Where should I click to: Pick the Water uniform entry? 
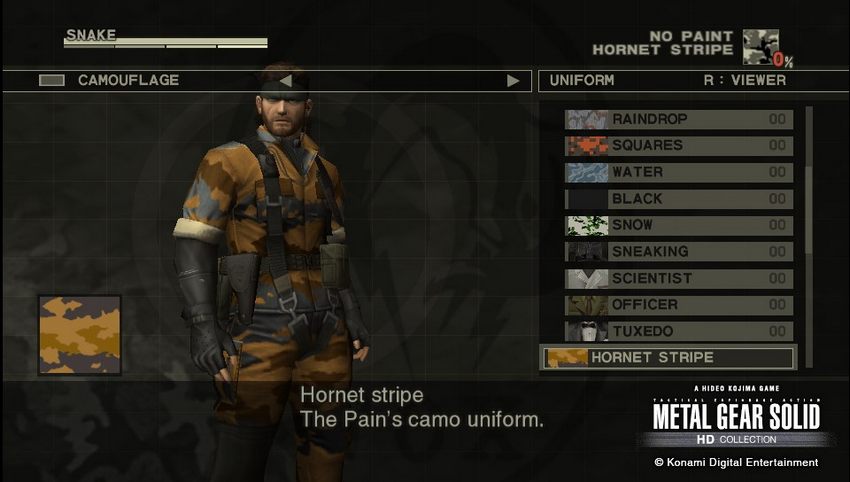[678, 172]
